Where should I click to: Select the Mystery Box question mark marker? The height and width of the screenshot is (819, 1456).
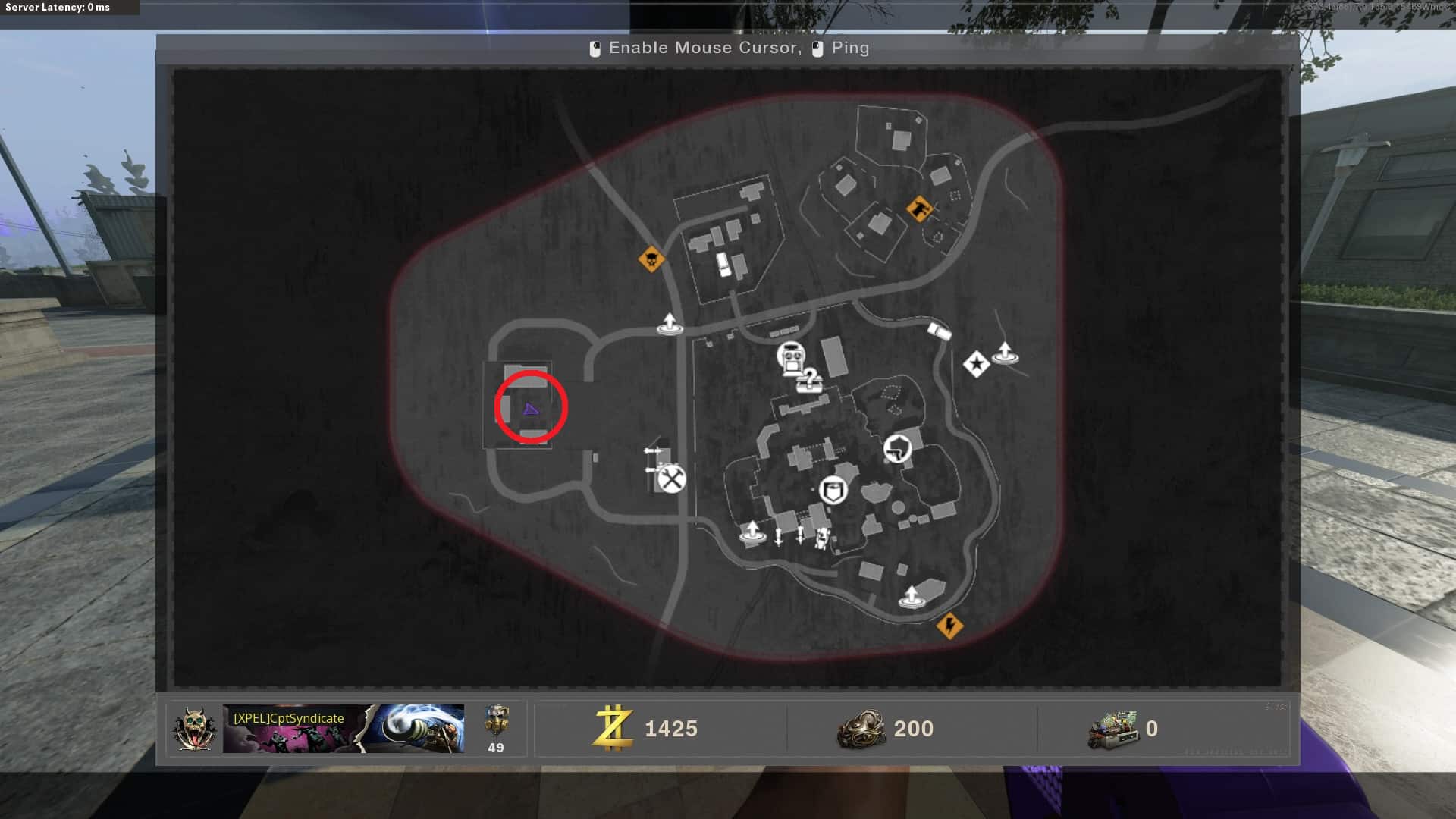tap(809, 379)
